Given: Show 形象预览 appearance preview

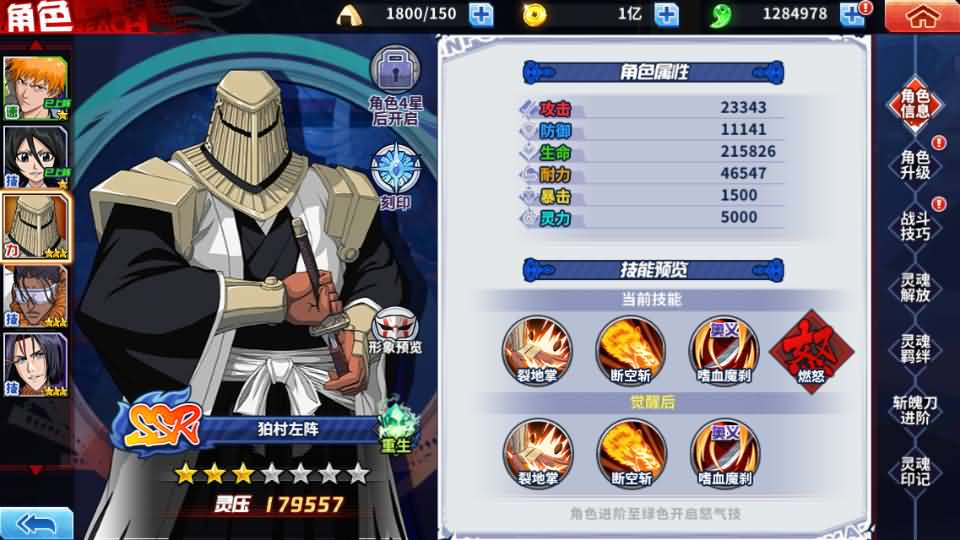Looking at the screenshot, I should (397, 330).
